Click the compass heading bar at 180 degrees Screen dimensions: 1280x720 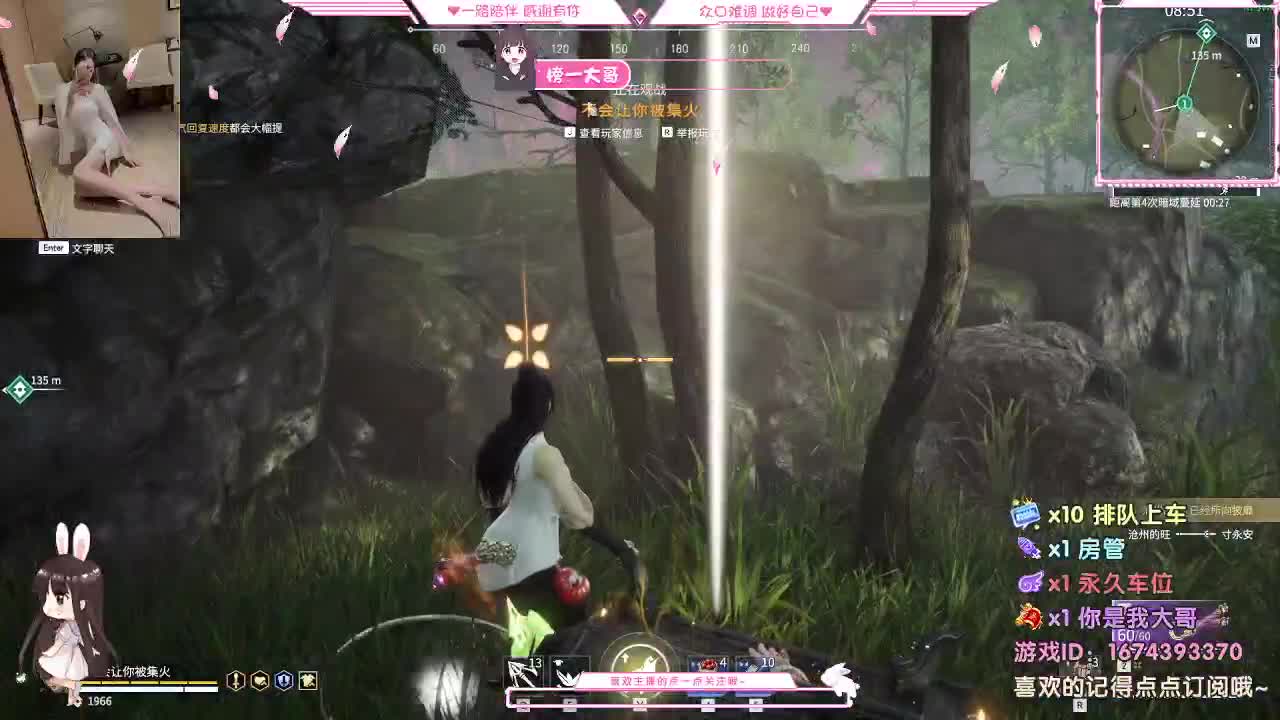click(680, 47)
